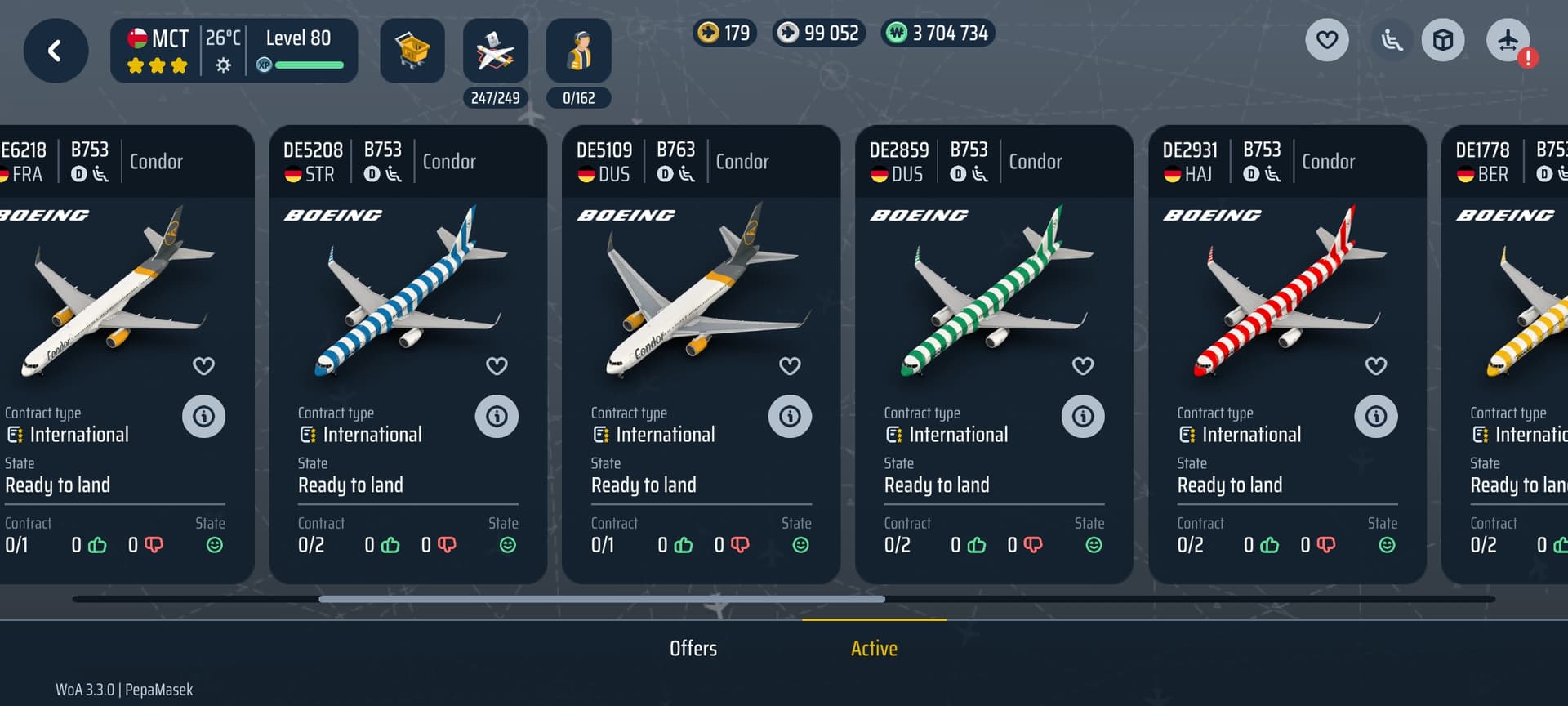The height and width of the screenshot is (706, 1568).
Task: Switch to the Offers tab
Action: coord(693,649)
